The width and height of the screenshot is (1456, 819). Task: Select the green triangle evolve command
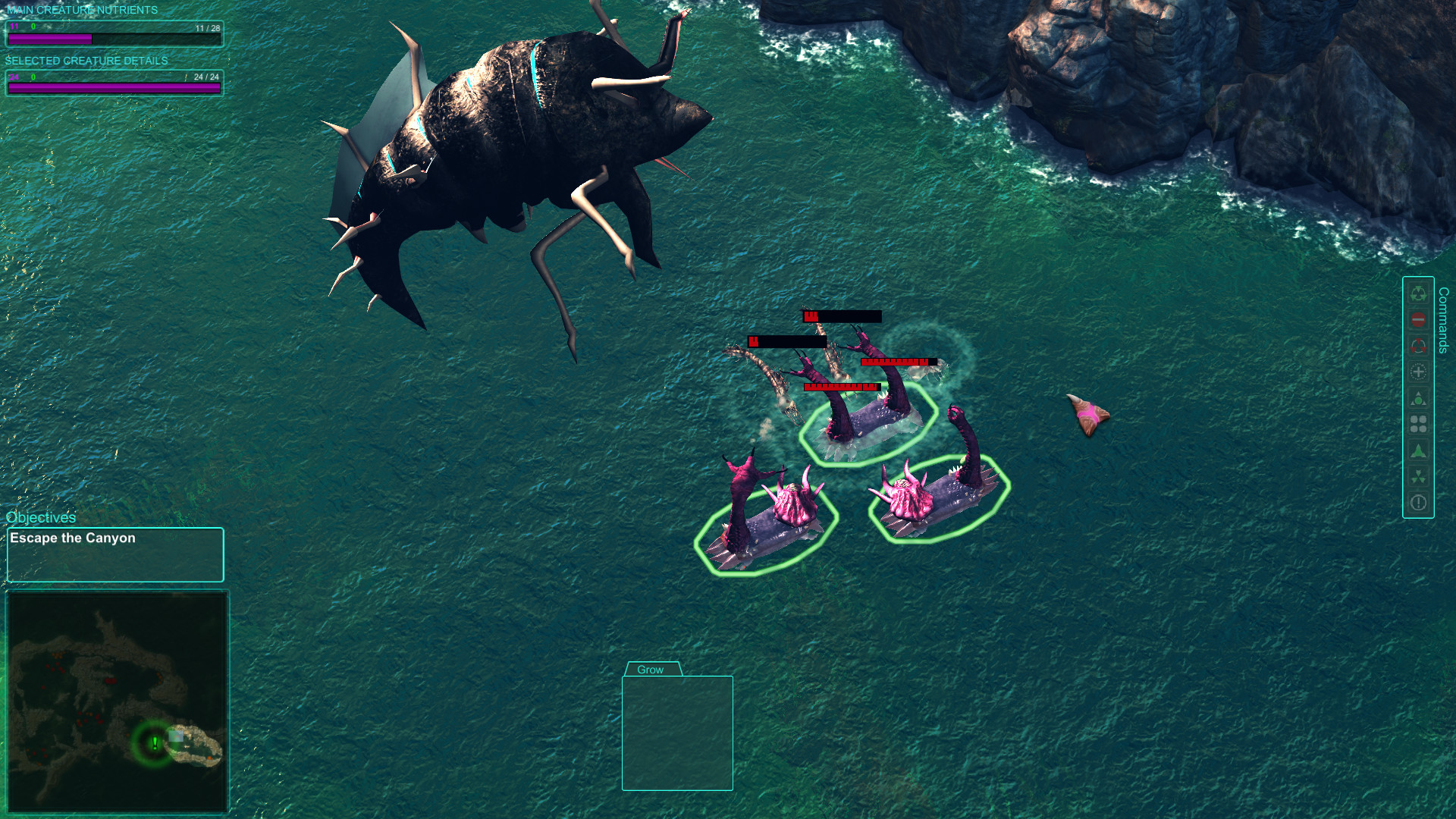tap(1418, 449)
